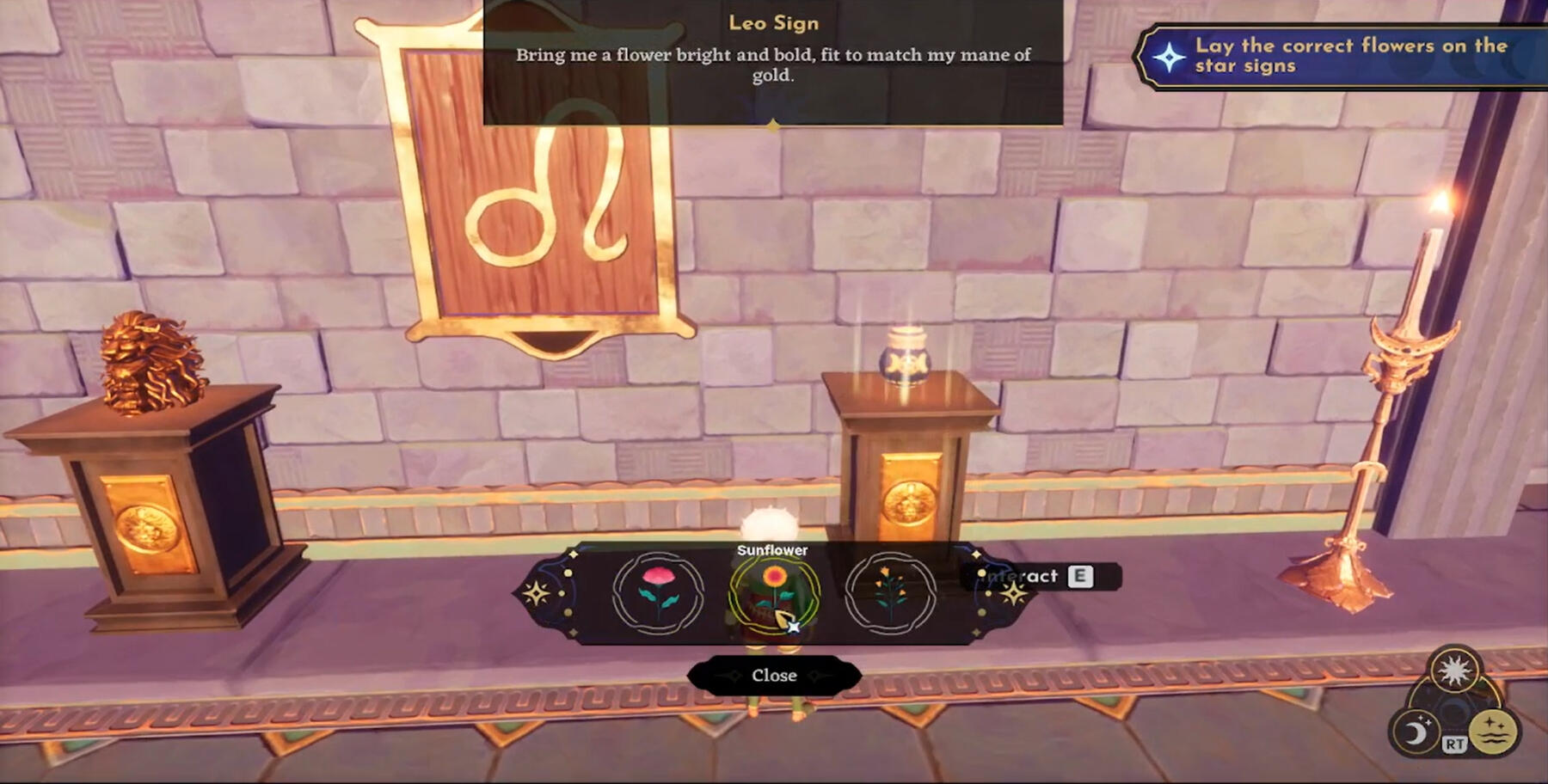This screenshot has height=784, width=1548.
Task: Select the Sunflower in the flower wheel
Action: coord(773,591)
